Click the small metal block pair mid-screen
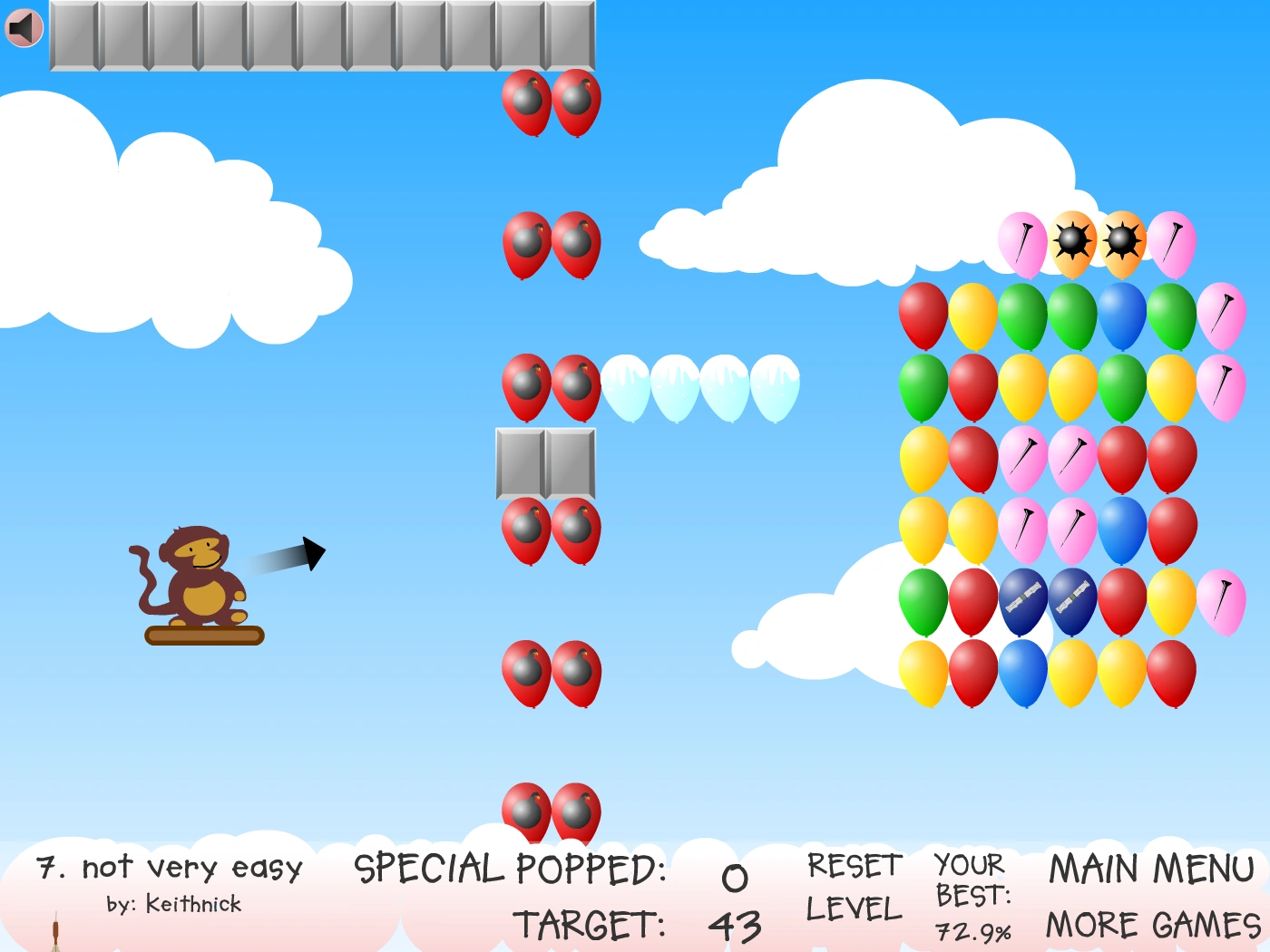Viewport: 1270px width, 952px height. [544, 462]
